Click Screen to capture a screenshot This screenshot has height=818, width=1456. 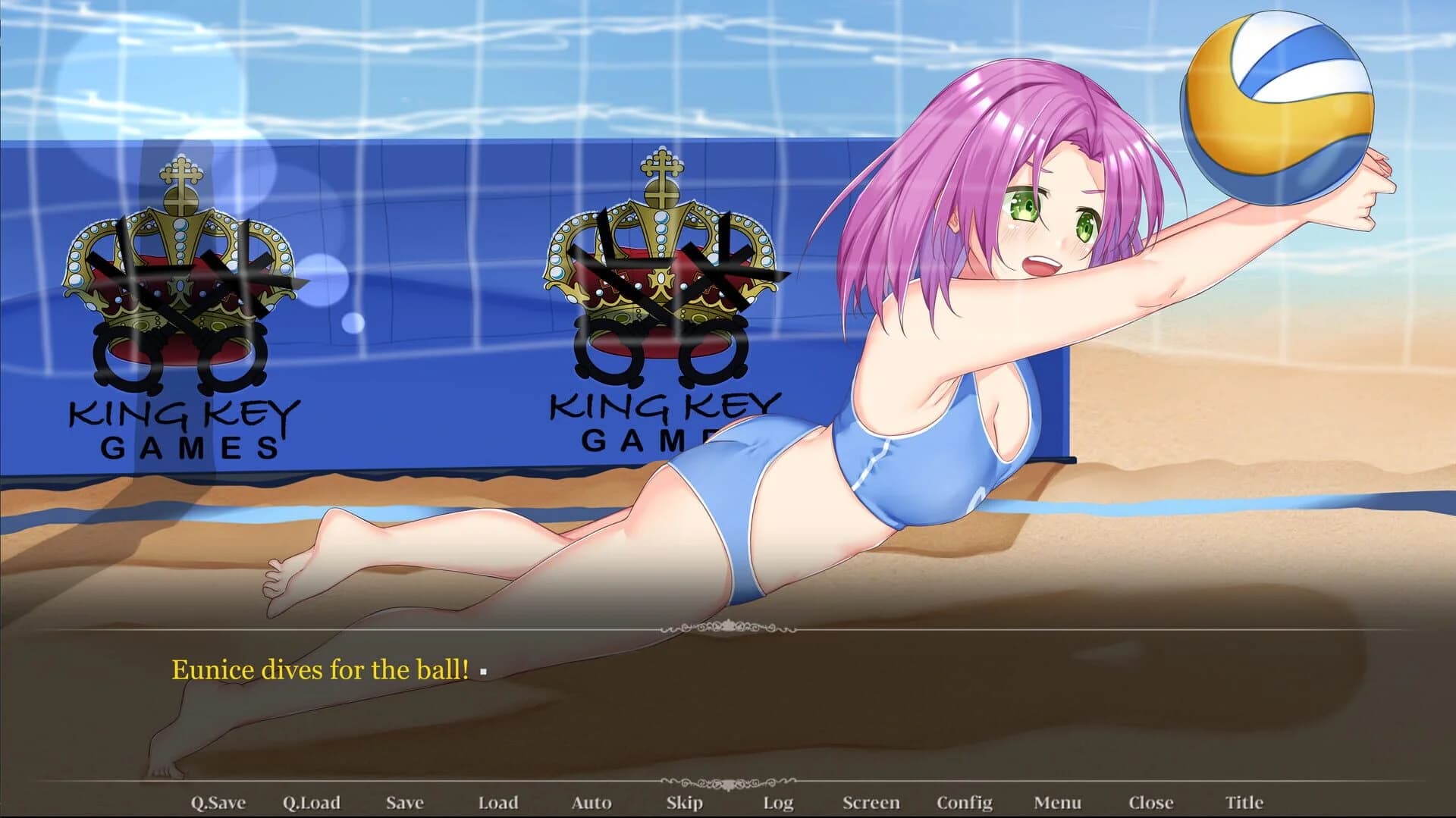(873, 801)
